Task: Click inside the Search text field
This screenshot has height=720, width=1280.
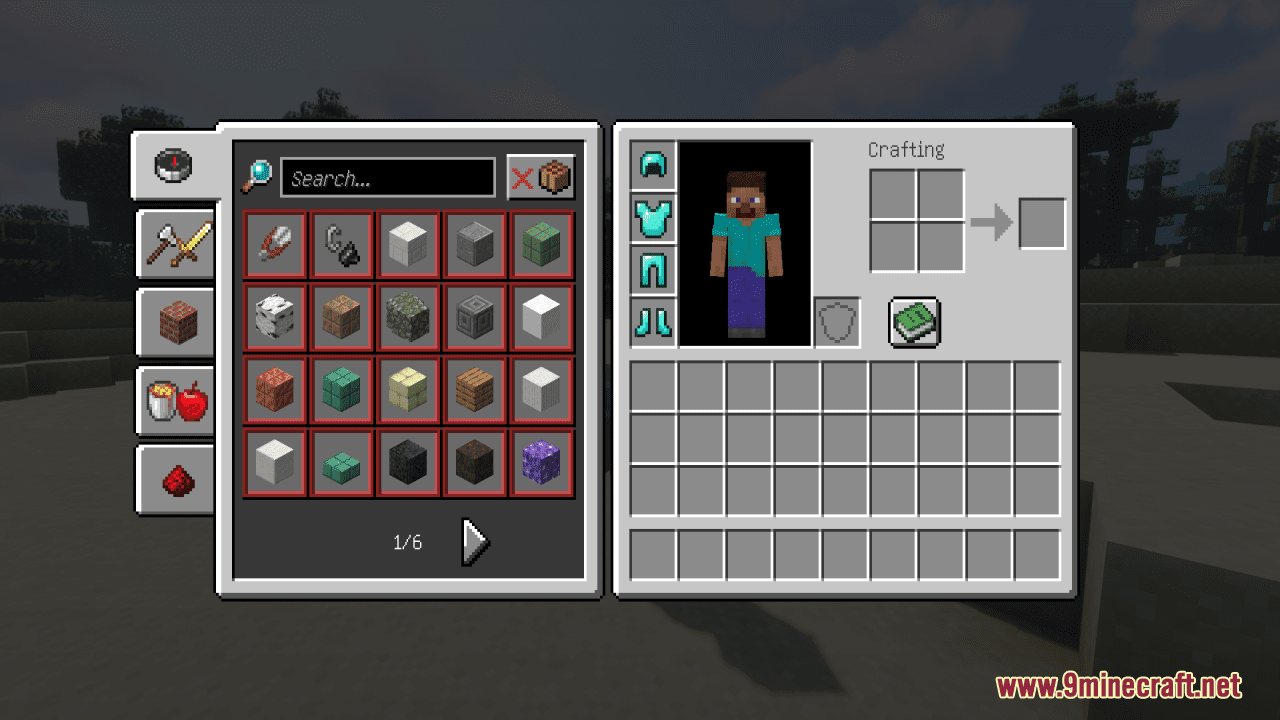Action: point(388,177)
